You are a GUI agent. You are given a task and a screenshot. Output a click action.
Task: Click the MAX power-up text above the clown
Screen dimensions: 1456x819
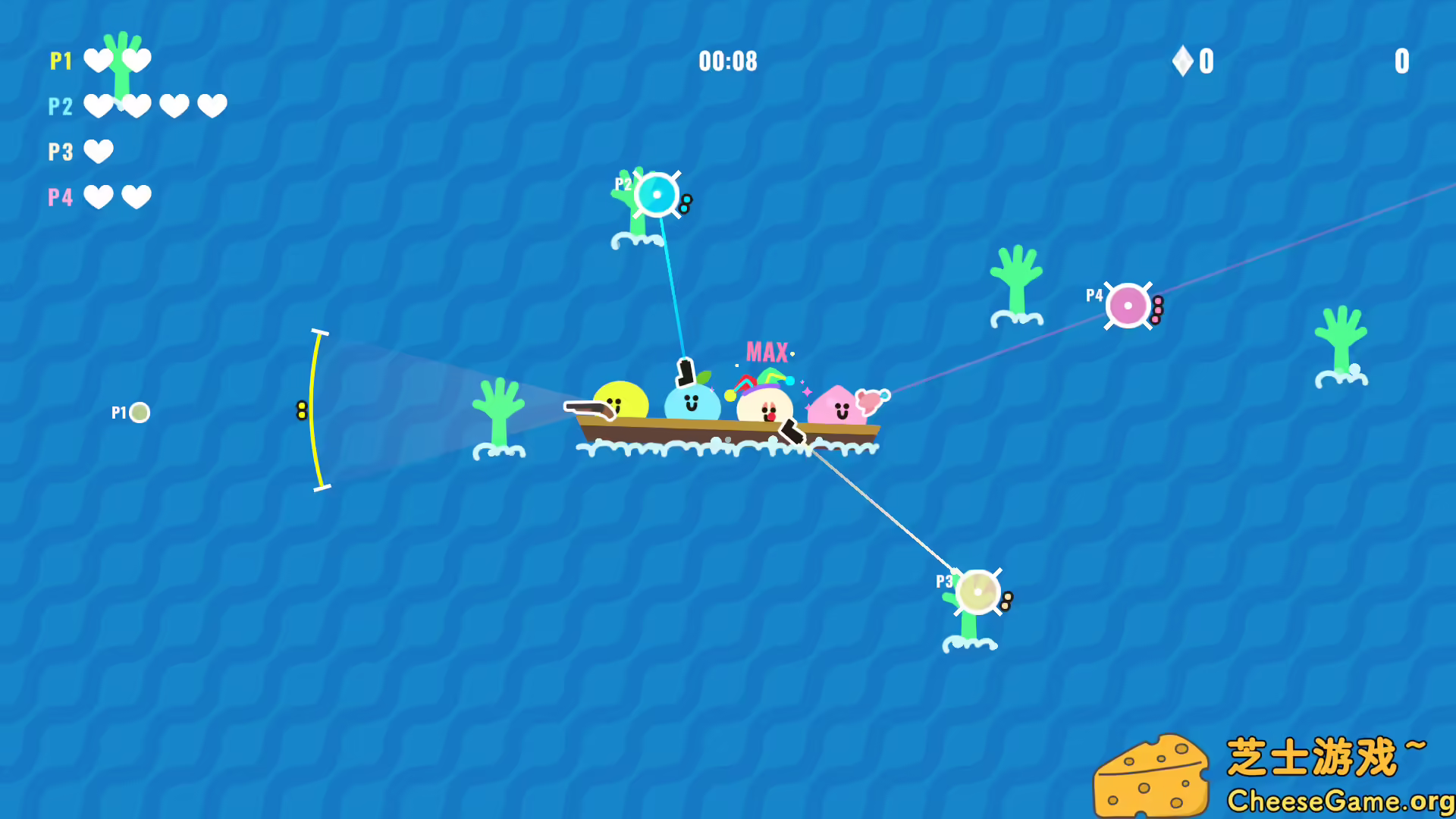tap(767, 350)
